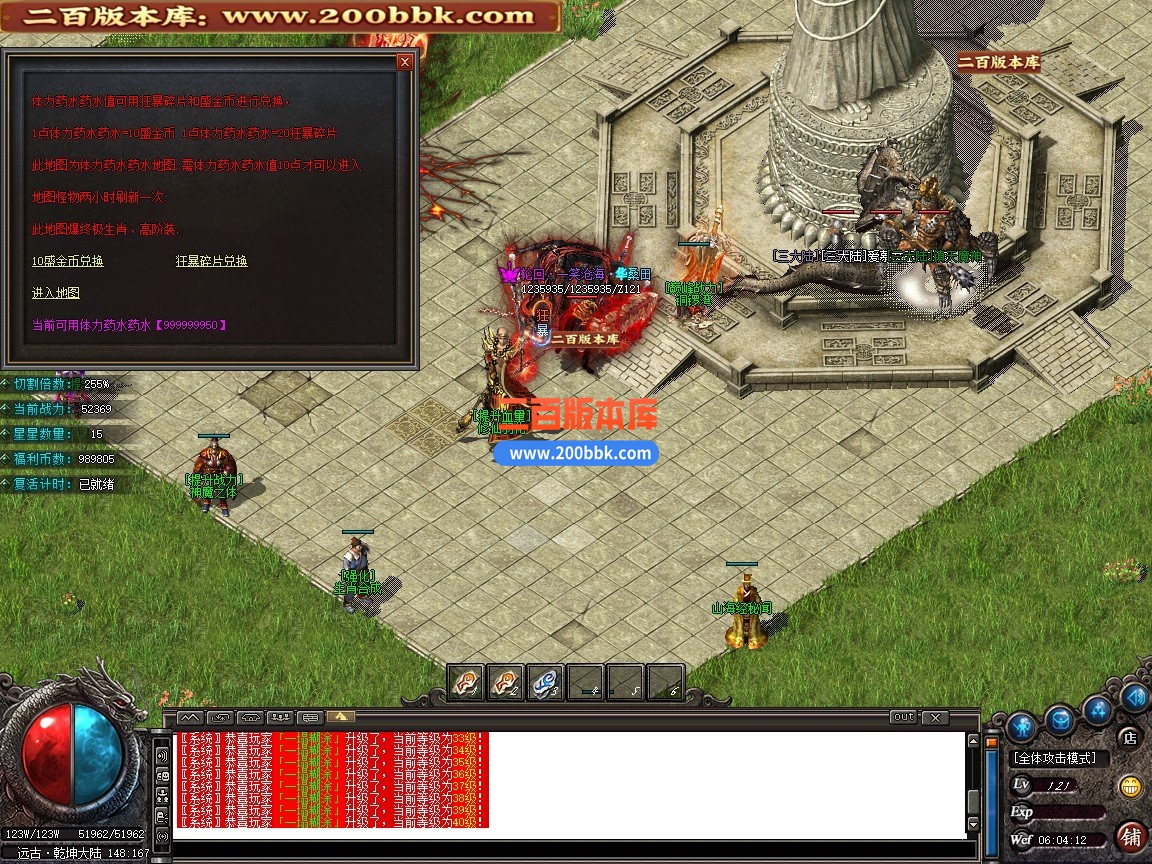Select the highlighted warning-triangle chat tab
Screen dimensions: 1152x864
click(x=340, y=717)
